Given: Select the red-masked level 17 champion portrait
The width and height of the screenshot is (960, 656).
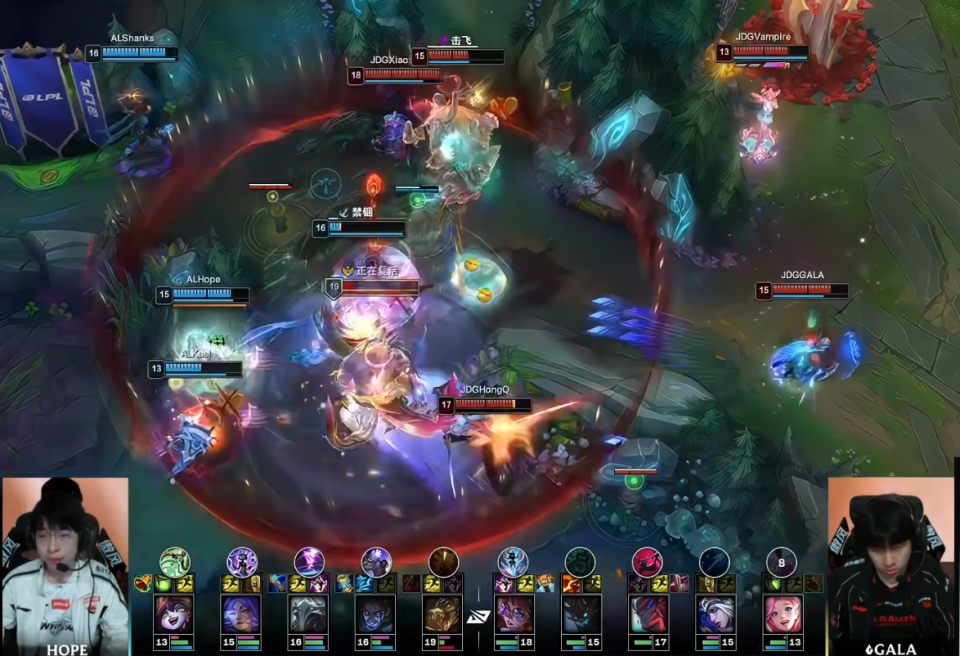Looking at the screenshot, I should point(648,614).
